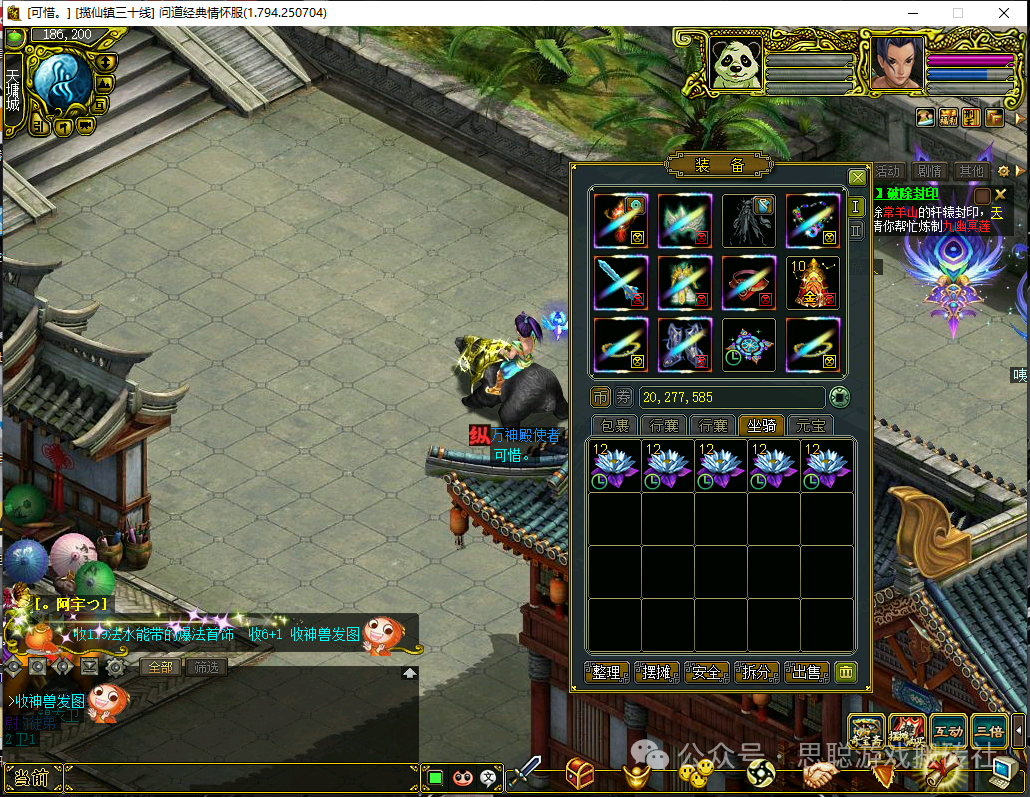Click the 互动 interaction button
This screenshot has width=1030, height=797.
(948, 731)
